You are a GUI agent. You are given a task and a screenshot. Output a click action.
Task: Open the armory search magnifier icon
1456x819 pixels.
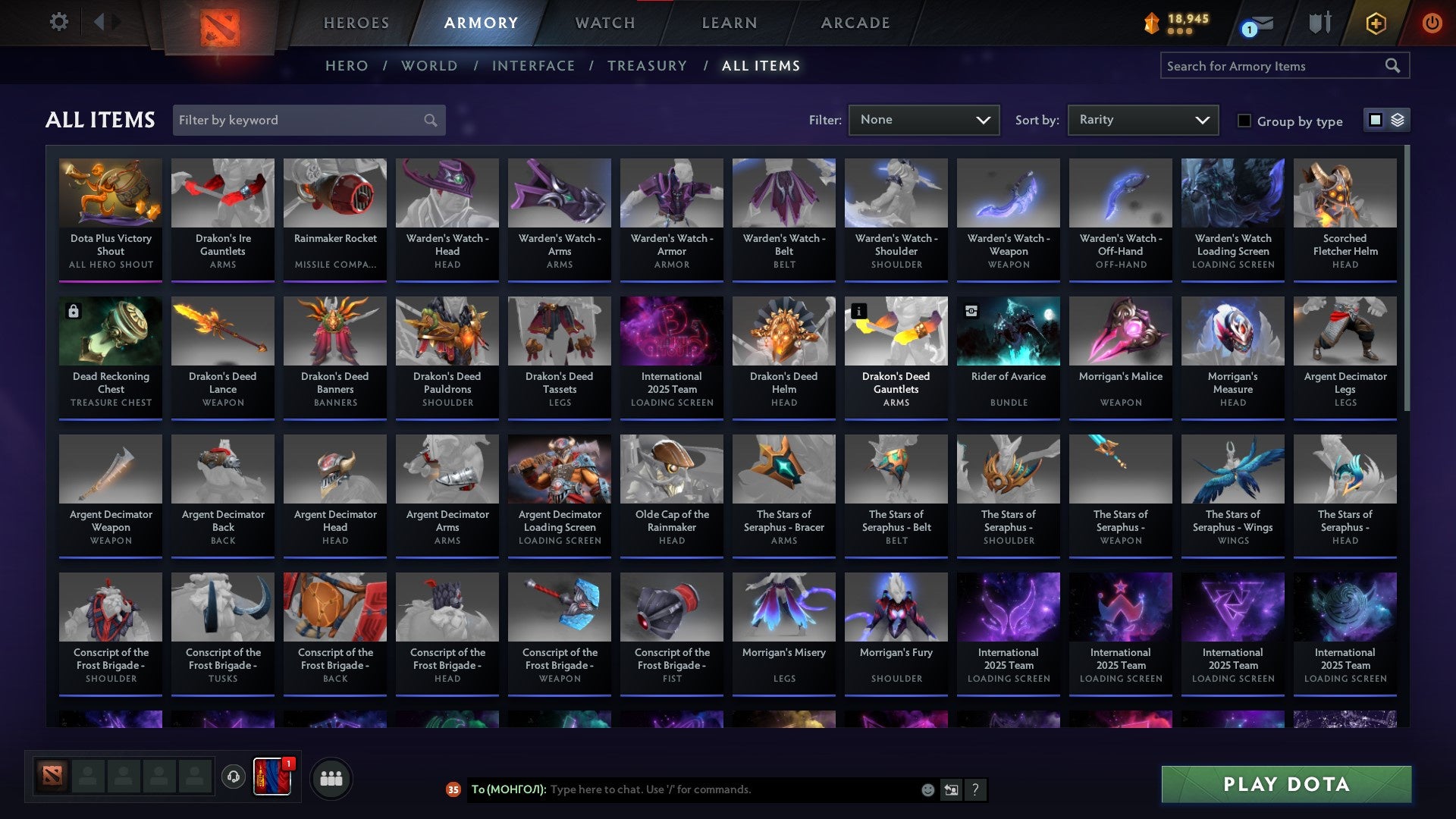1394,66
